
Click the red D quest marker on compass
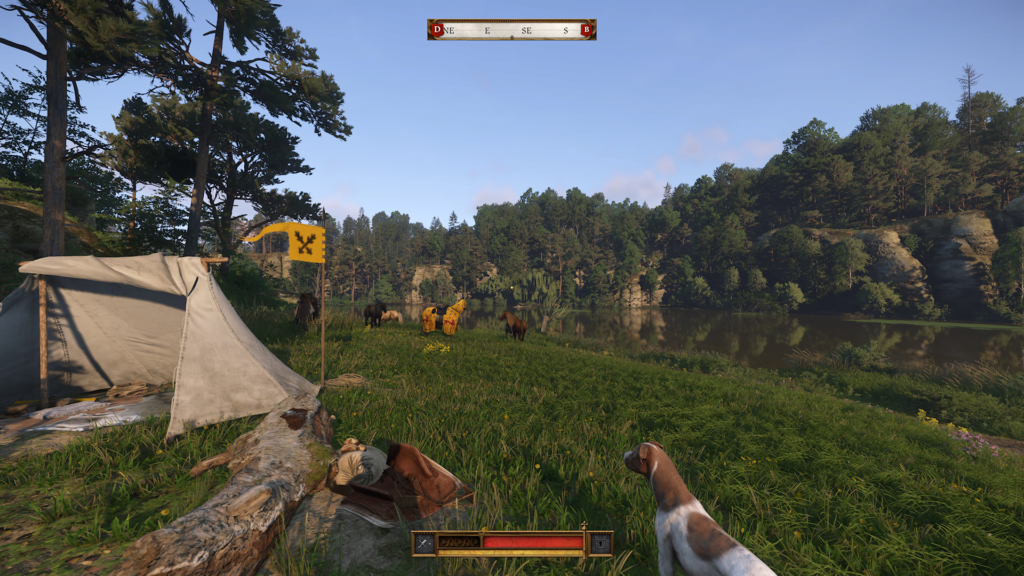click(436, 30)
